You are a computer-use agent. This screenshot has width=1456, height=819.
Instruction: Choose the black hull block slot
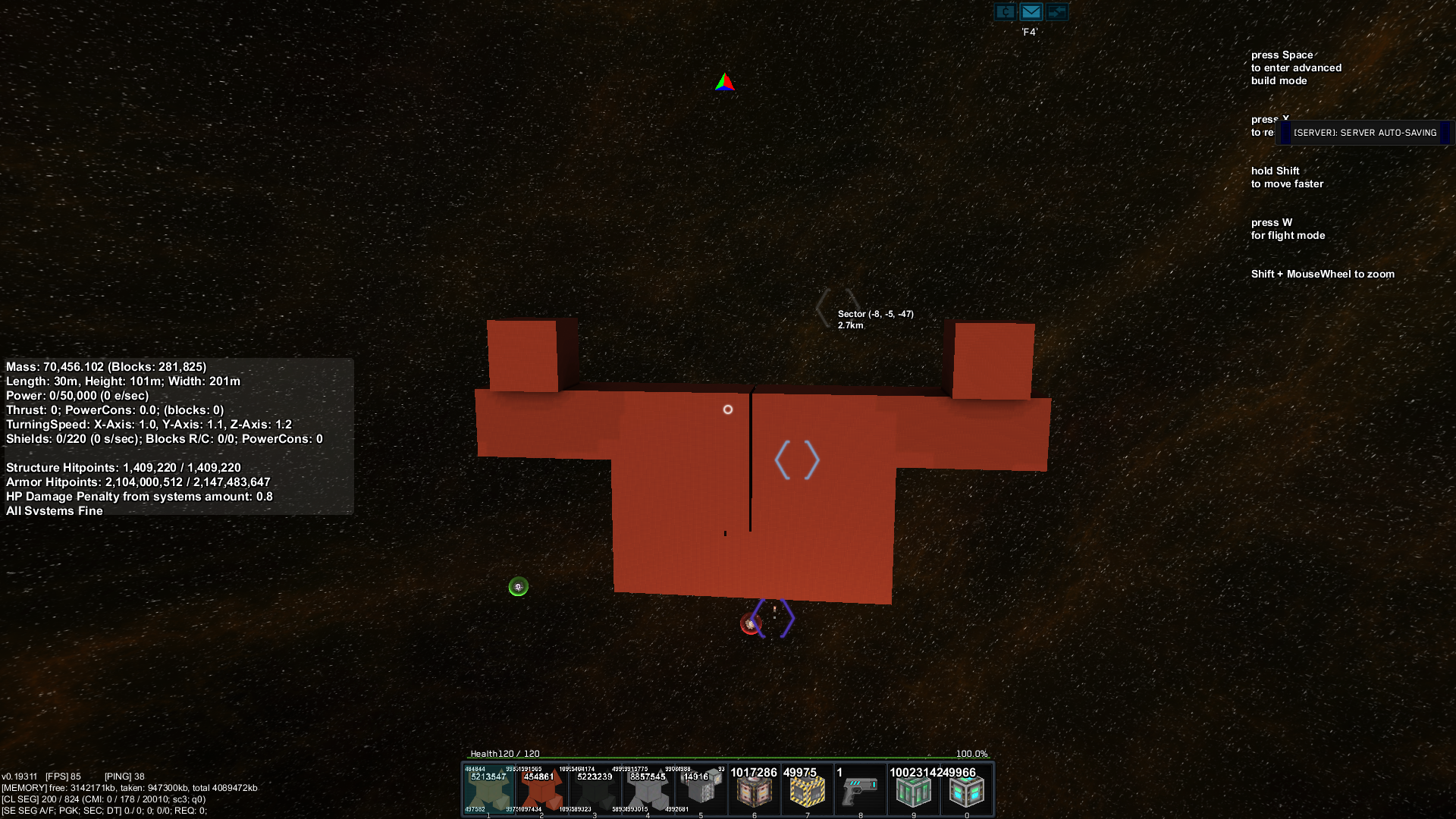pyautogui.click(x=595, y=790)
